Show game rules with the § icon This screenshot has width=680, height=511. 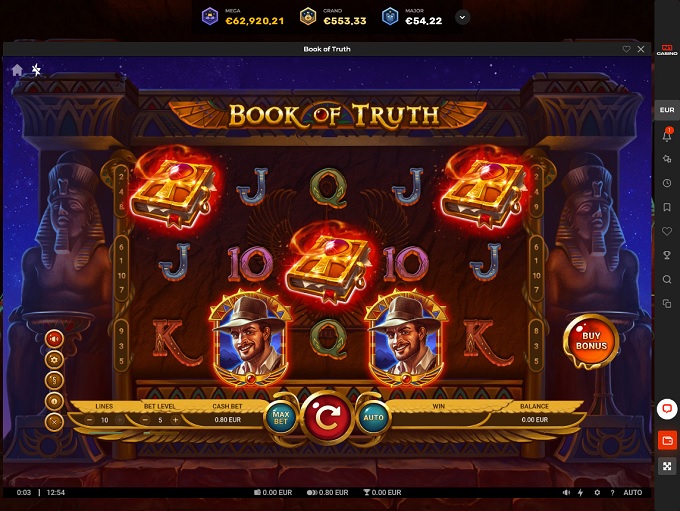[x=55, y=380]
